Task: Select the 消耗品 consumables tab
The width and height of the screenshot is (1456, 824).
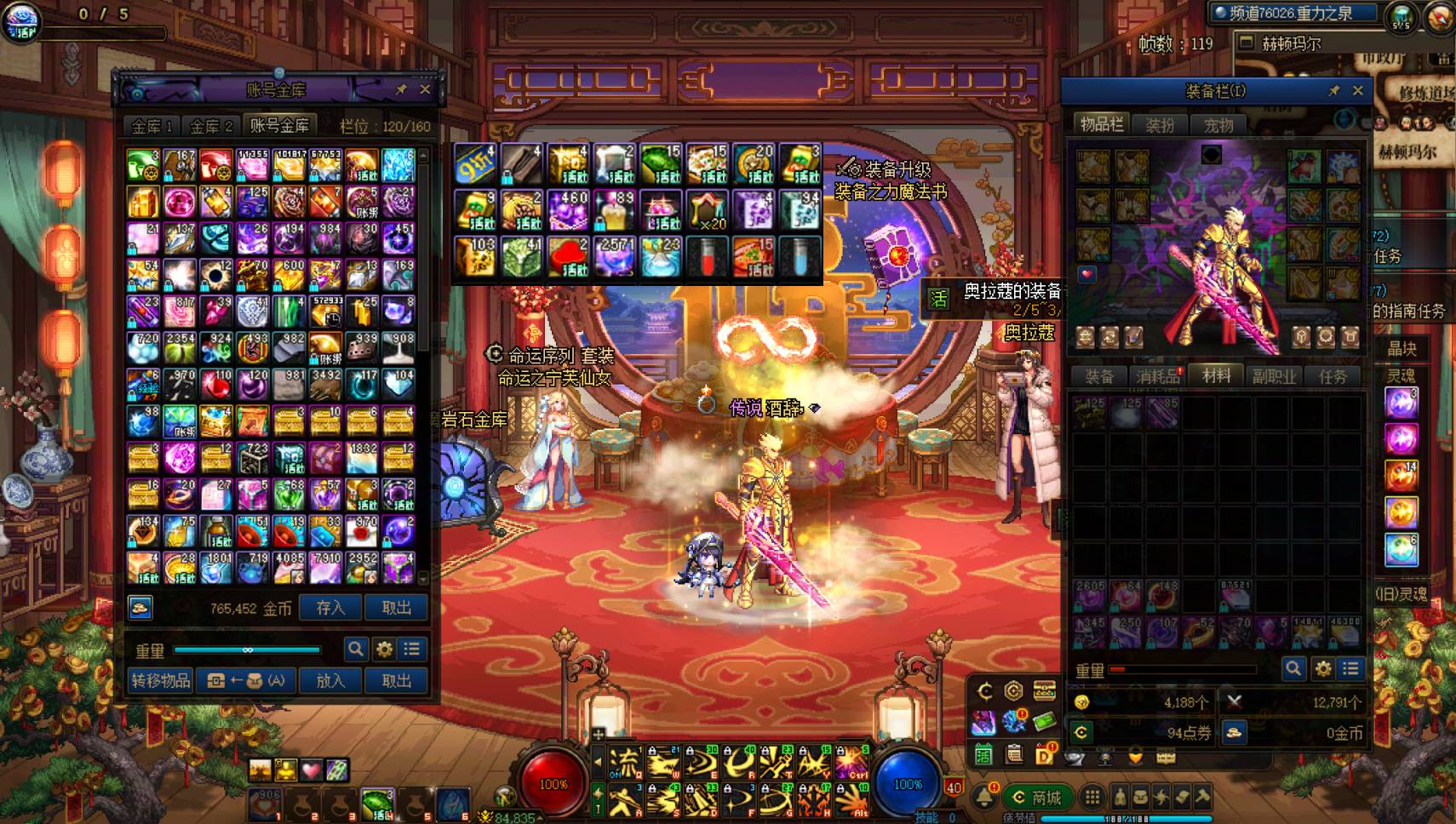Action: 1157,376
